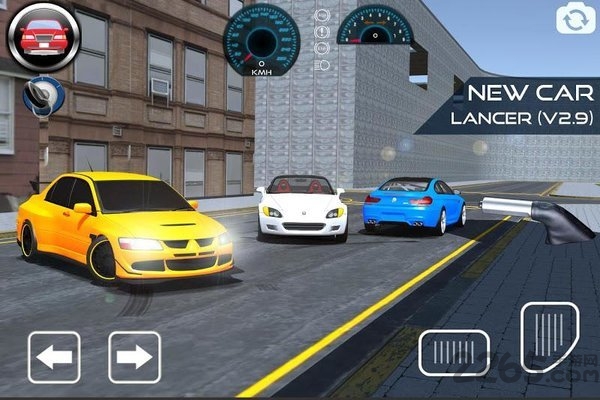The image size is (600, 400).
Task: Steer left with the left arrow button
Action: tap(54, 357)
